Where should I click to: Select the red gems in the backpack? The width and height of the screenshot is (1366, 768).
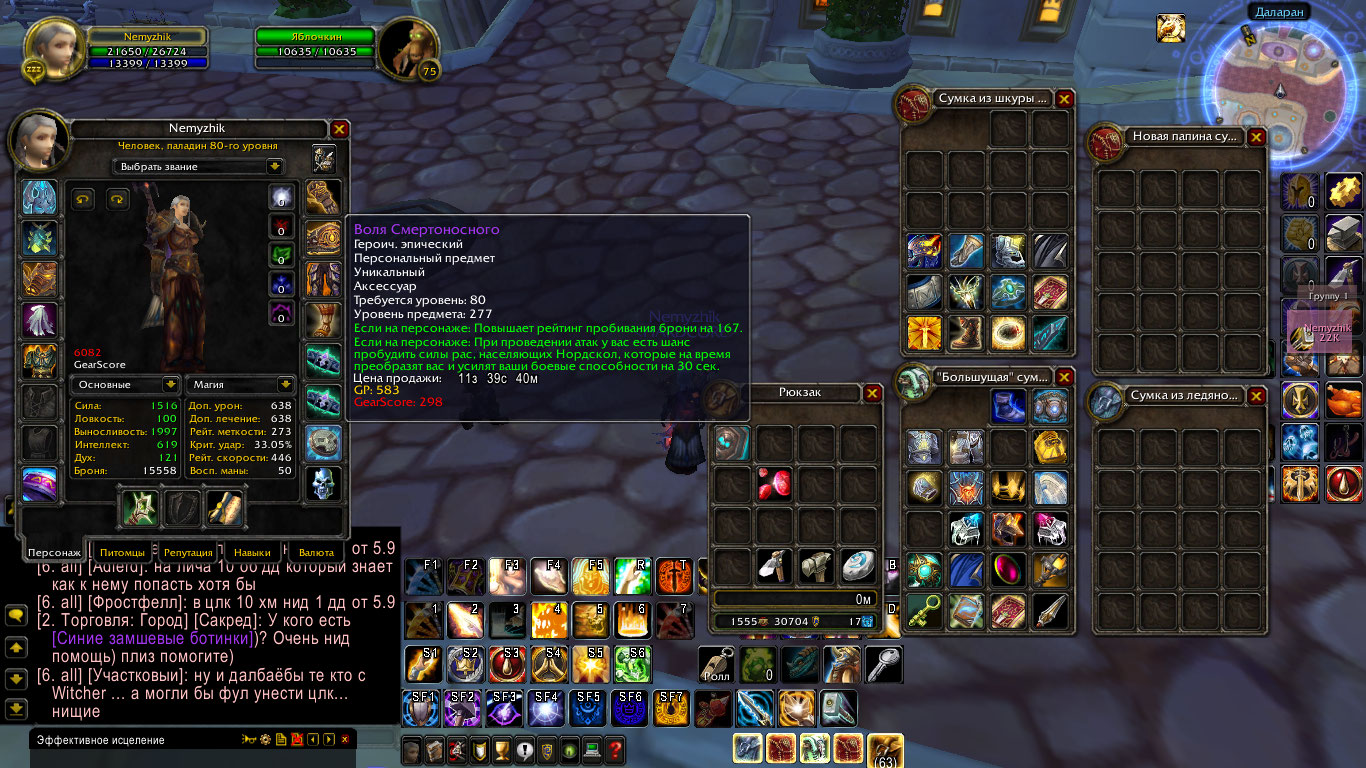pos(775,485)
